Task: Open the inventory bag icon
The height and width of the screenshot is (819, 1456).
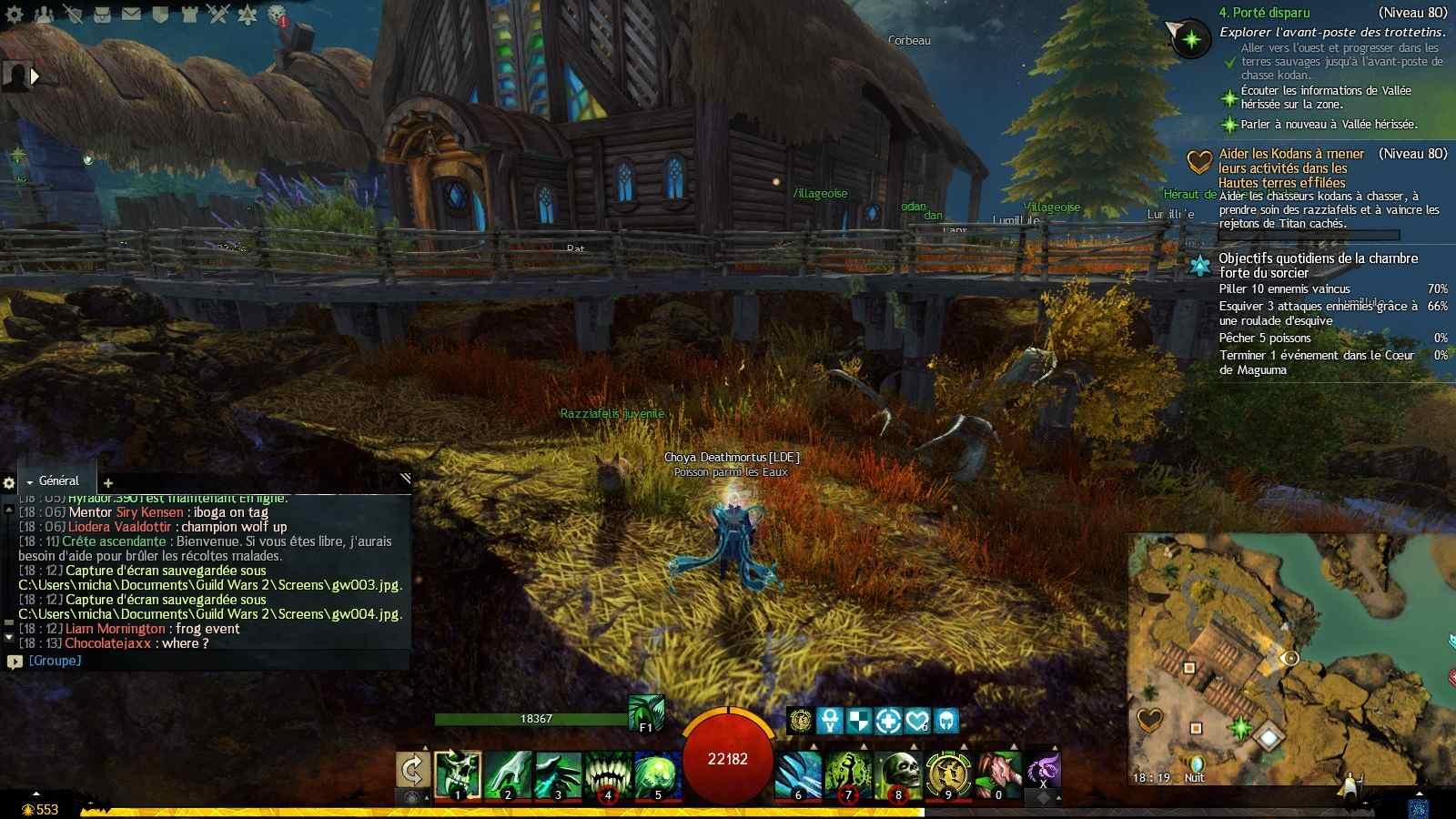Action: [x=102, y=15]
